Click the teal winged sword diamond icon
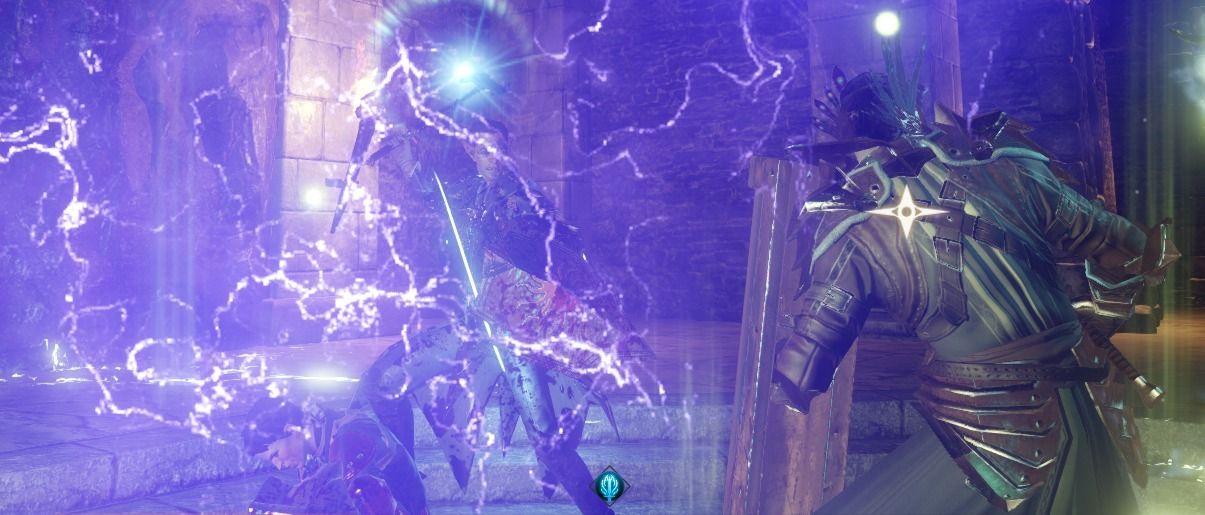Image resolution: width=1205 pixels, height=515 pixels. click(x=609, y=487)
